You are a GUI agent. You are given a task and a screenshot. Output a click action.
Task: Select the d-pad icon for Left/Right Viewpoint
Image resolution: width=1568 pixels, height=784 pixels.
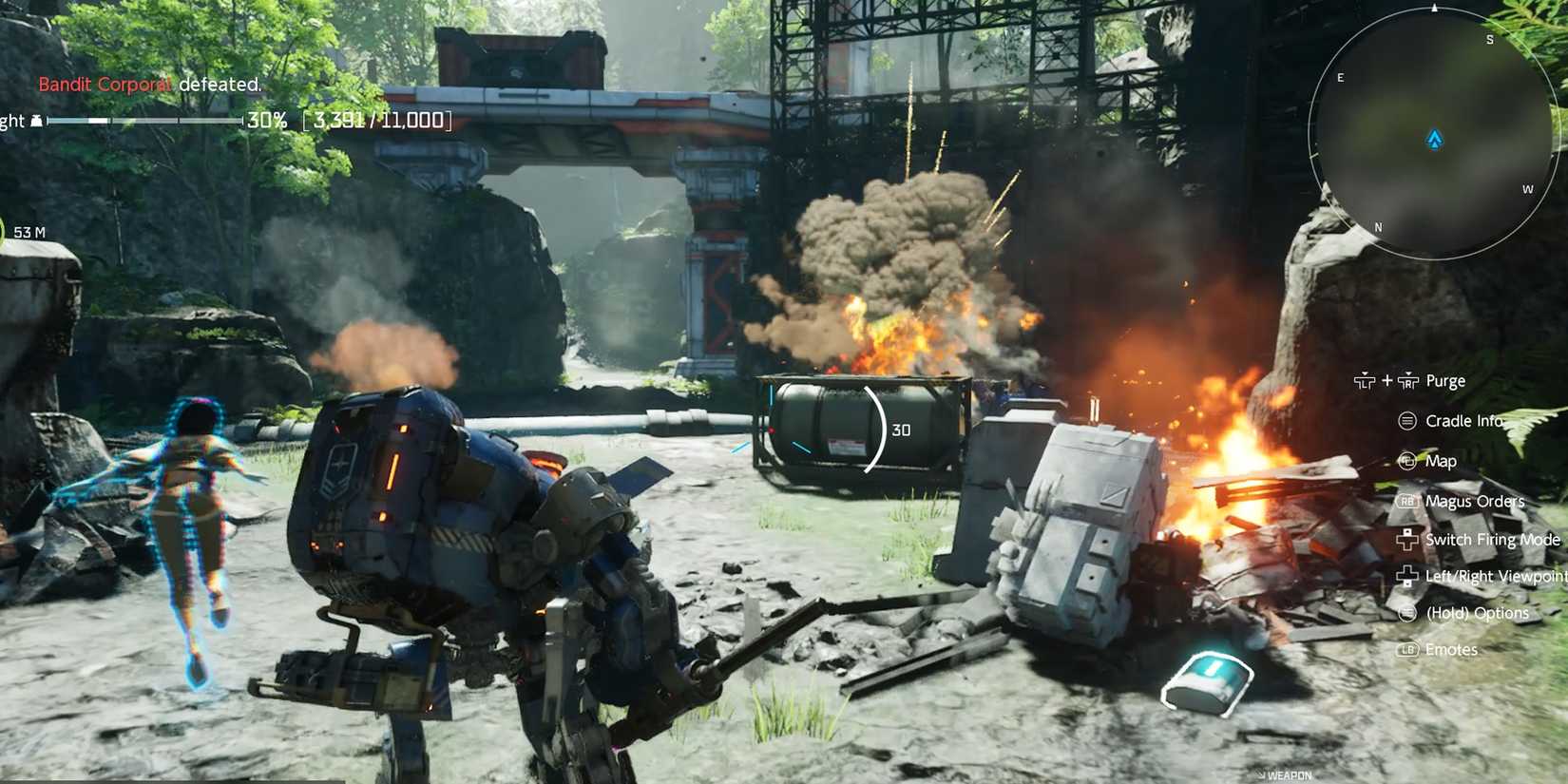click(x=1405, y=576)
